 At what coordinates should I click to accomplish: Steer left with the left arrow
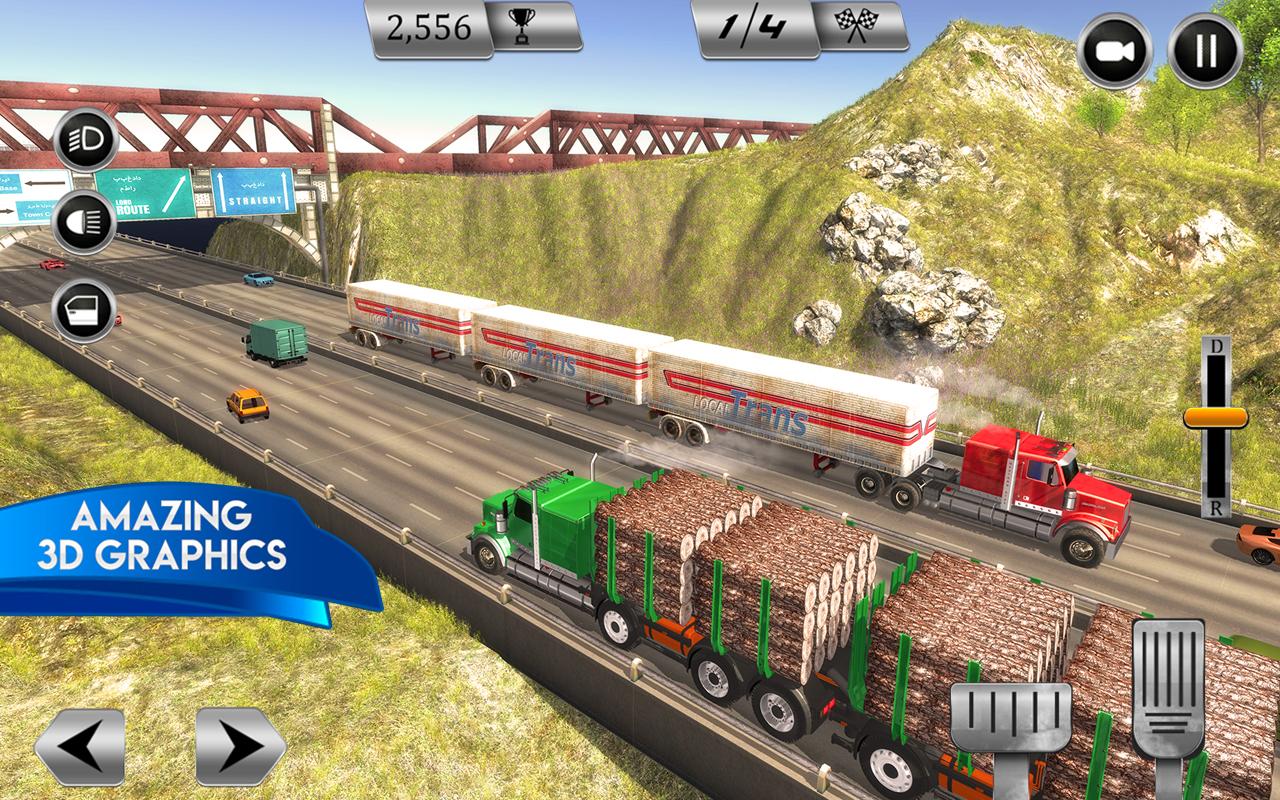[x=80, y=747]
